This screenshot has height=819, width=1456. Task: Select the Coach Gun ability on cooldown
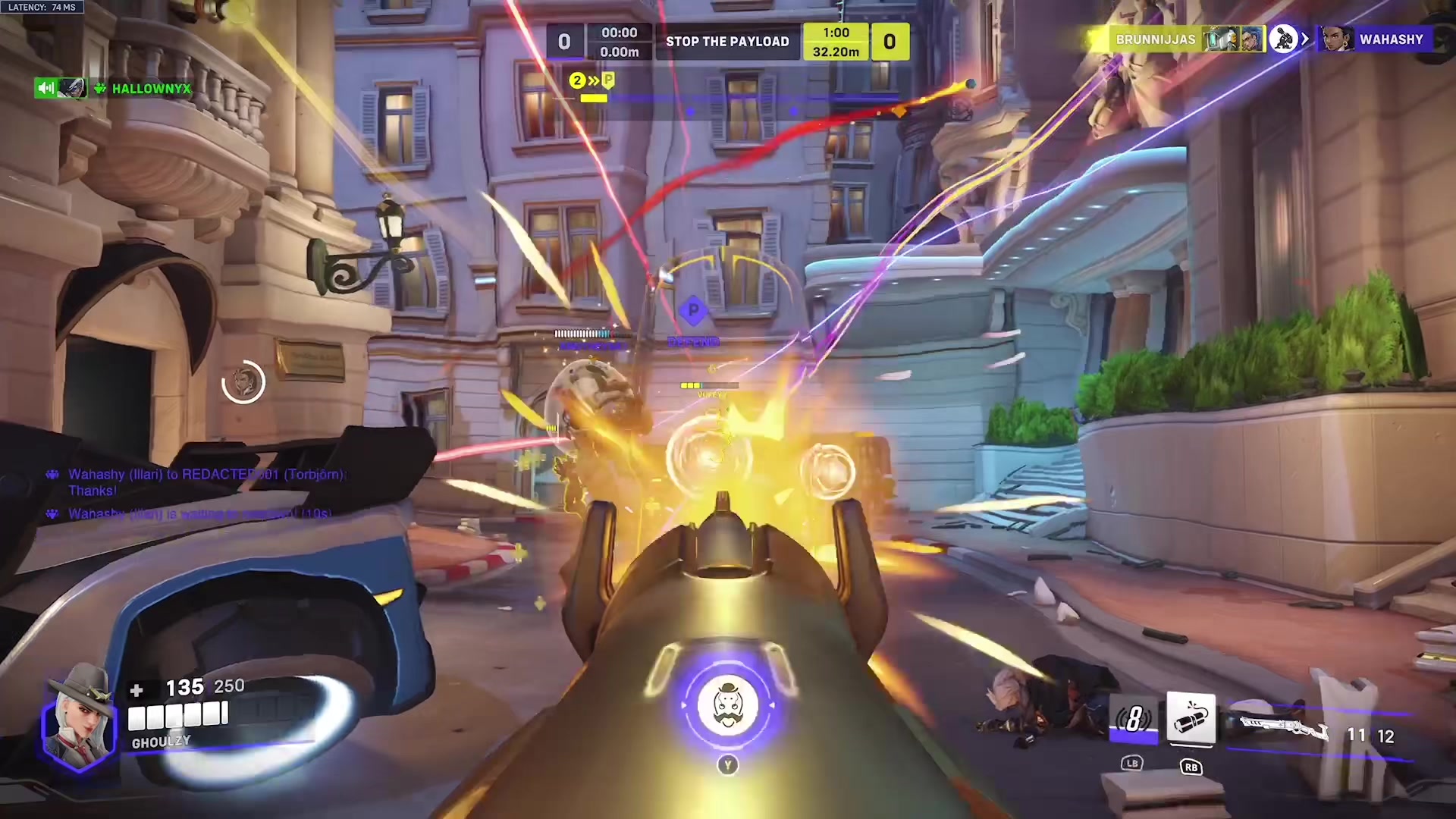[1133, 718]
